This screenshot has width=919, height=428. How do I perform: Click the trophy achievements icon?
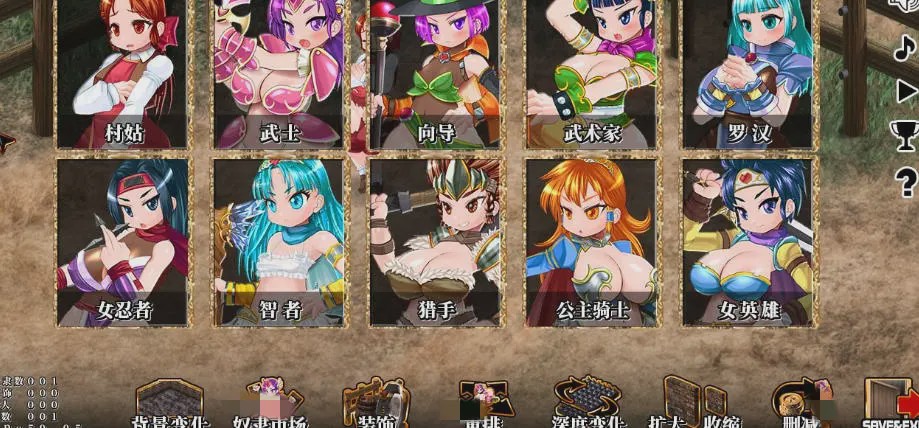905,135
